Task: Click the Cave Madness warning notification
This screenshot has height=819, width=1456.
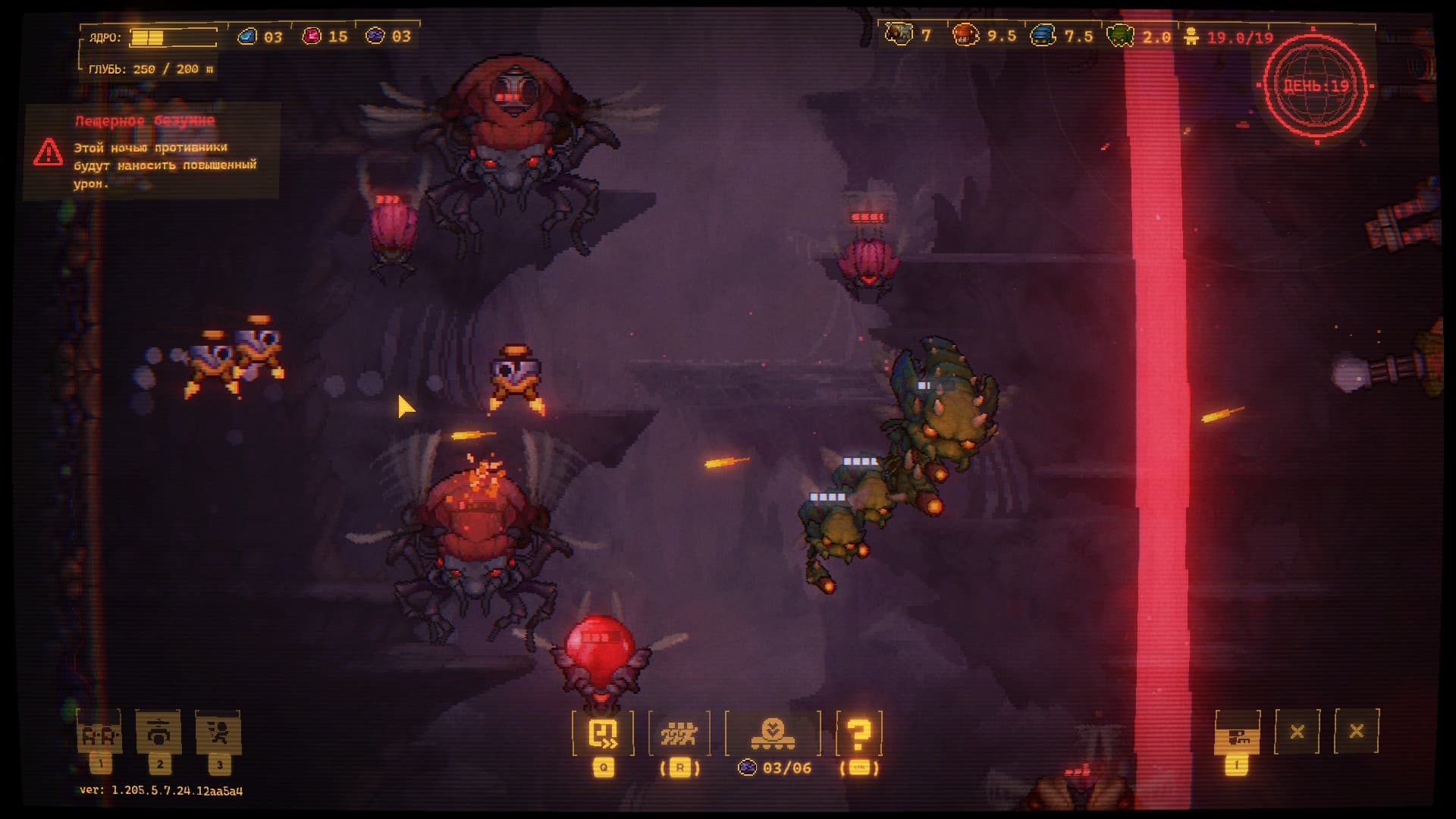Action: click(x=152, y=152)
